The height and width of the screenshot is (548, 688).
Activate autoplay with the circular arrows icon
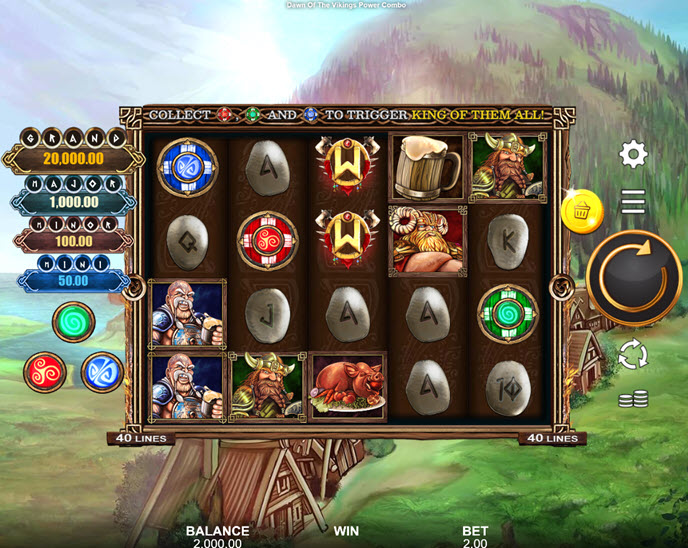(x=633, y=354)
